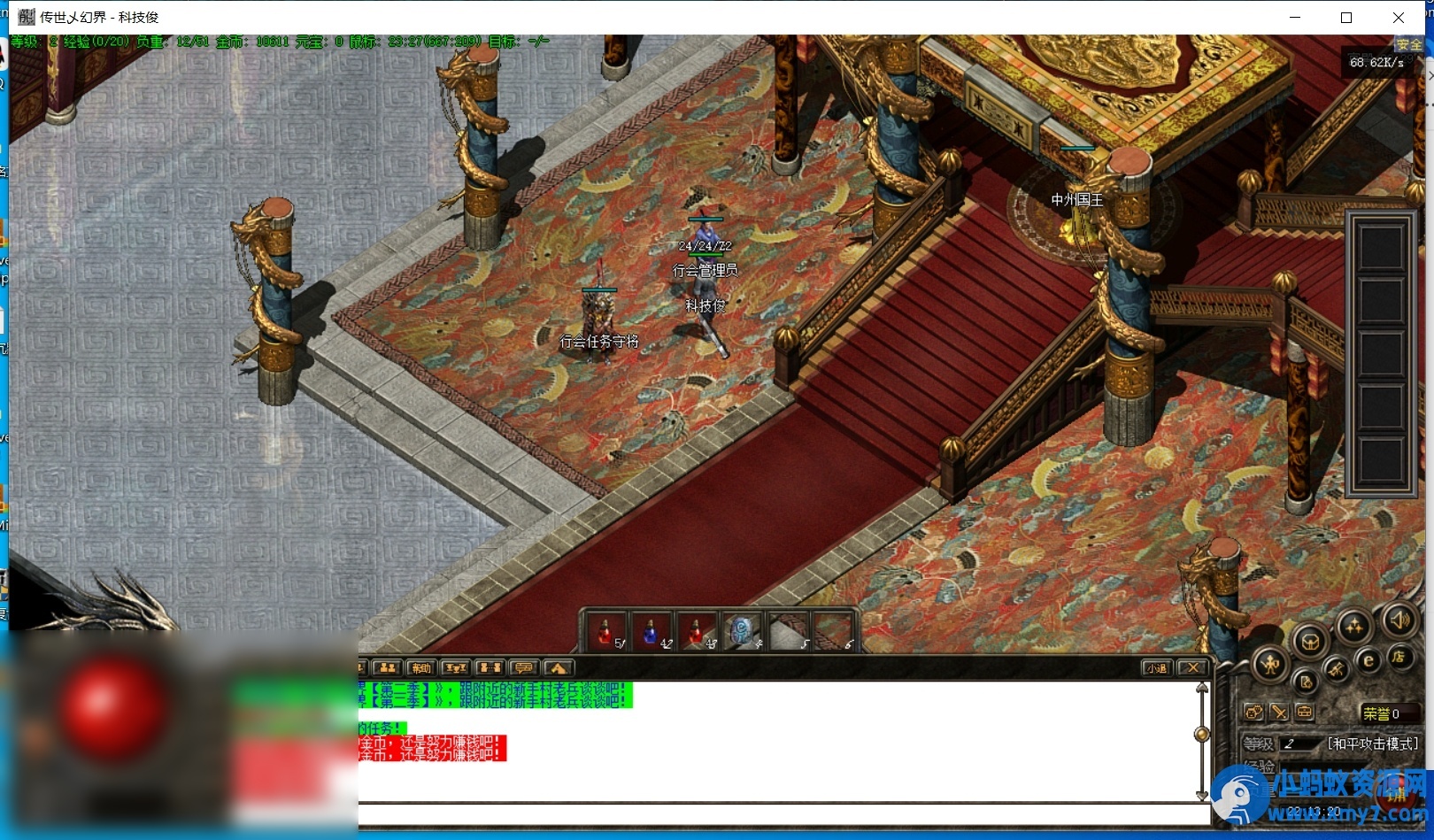Click the speech bubble chat button
The image size is (1434, 840).
523,668
